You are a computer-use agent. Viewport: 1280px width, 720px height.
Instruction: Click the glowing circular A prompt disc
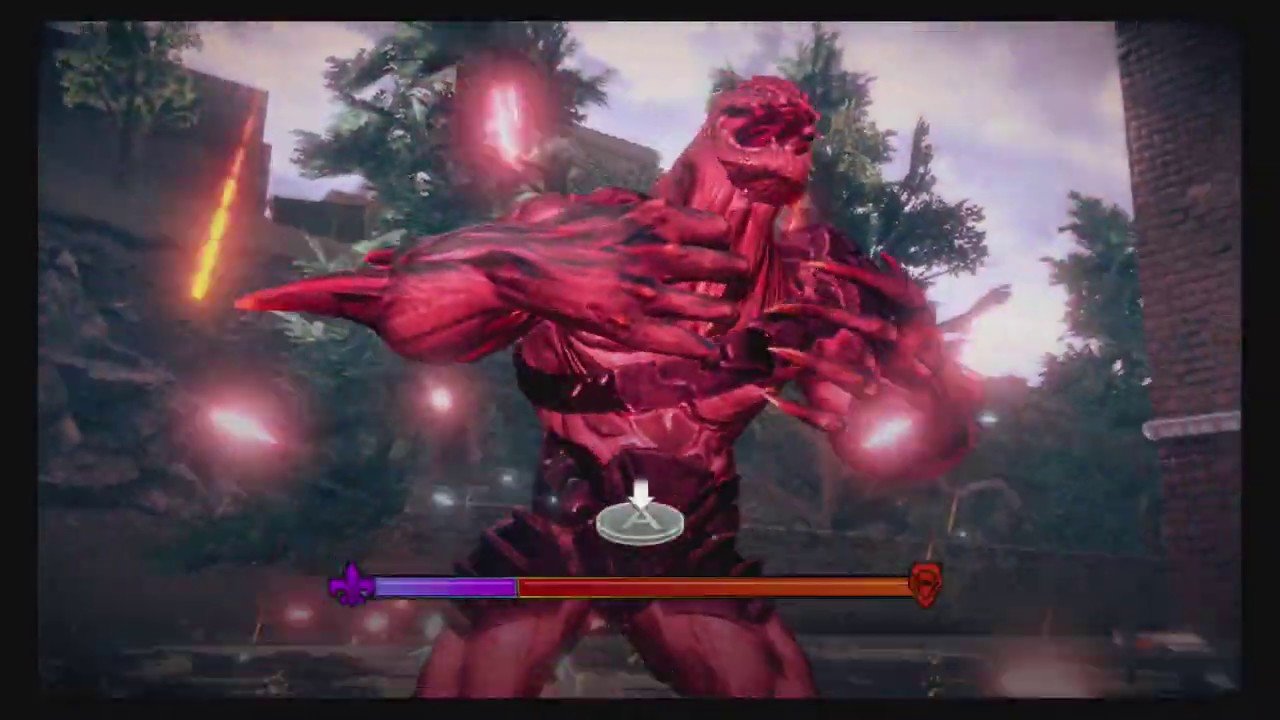tap(641, 523)
